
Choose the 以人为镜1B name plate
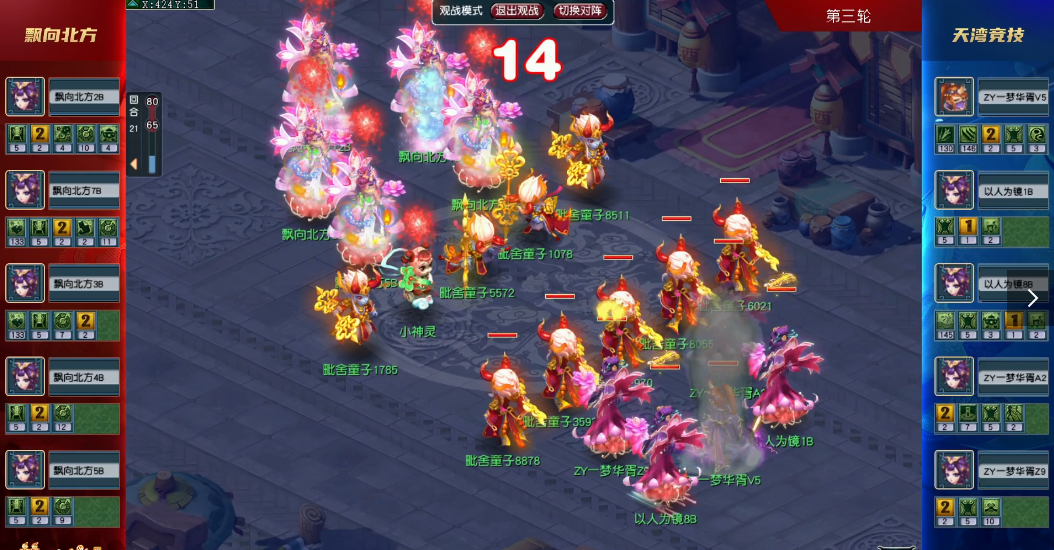(1012, 190)
